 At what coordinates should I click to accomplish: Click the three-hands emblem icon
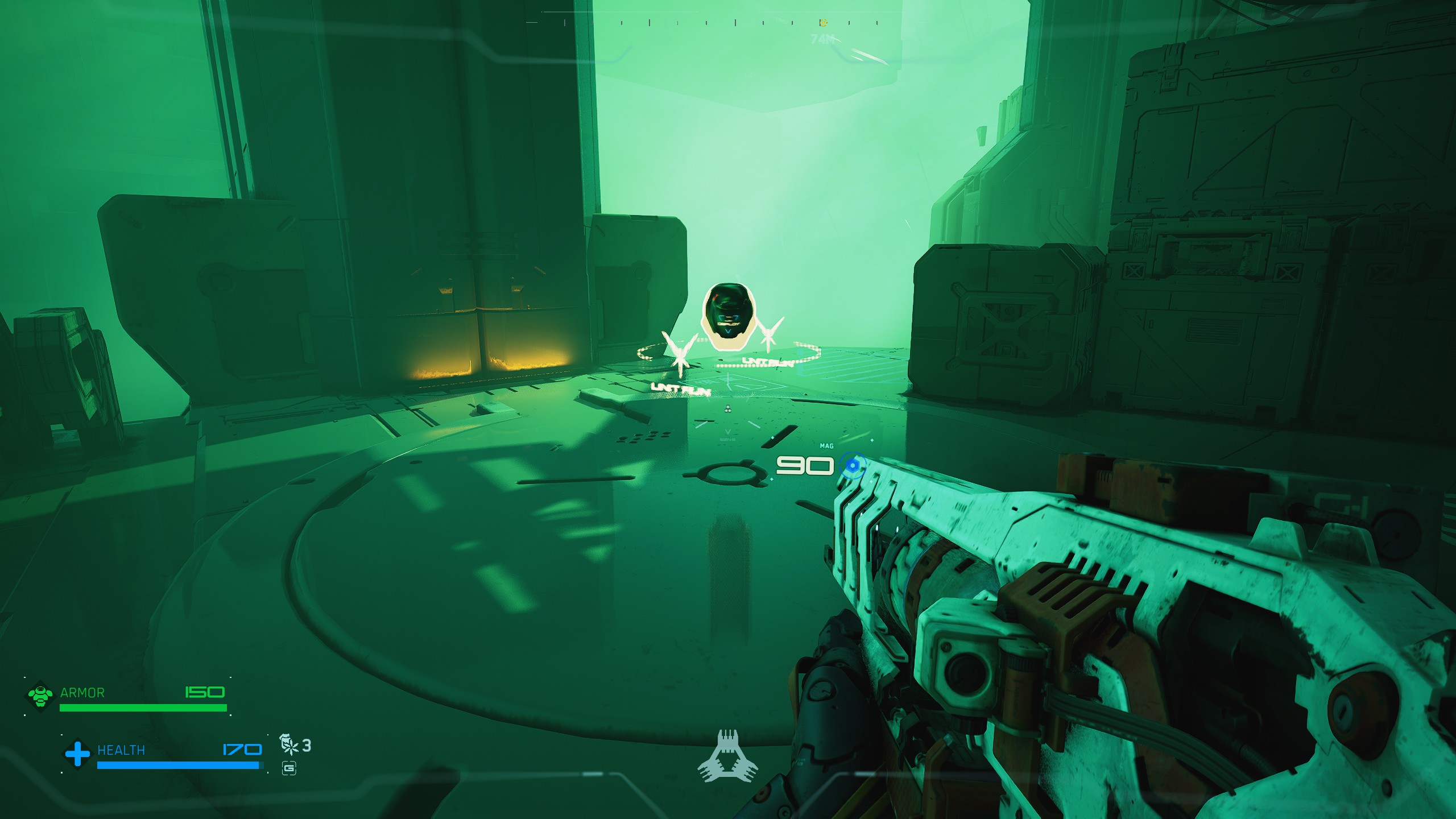click(727, 757)
